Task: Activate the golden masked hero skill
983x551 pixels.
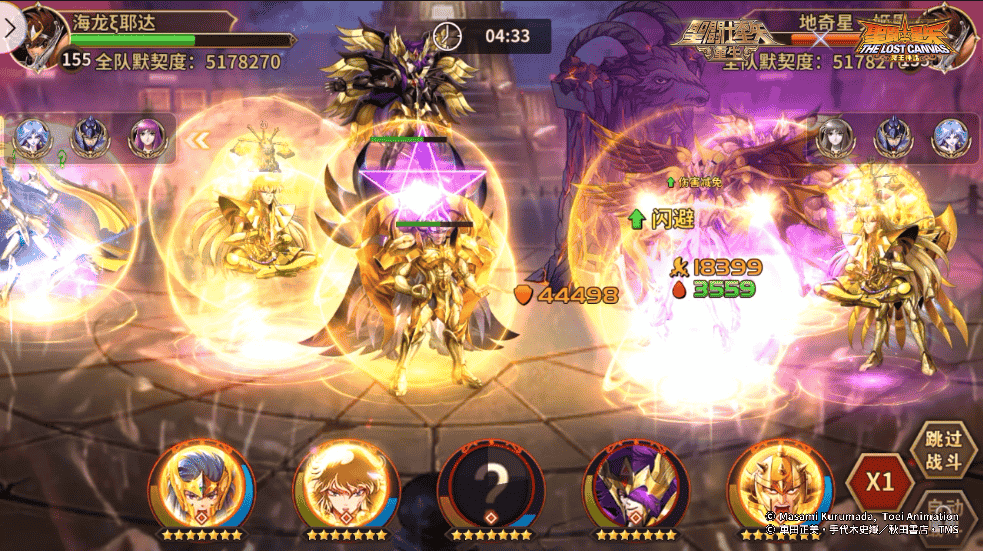Action: click(780, 486)
